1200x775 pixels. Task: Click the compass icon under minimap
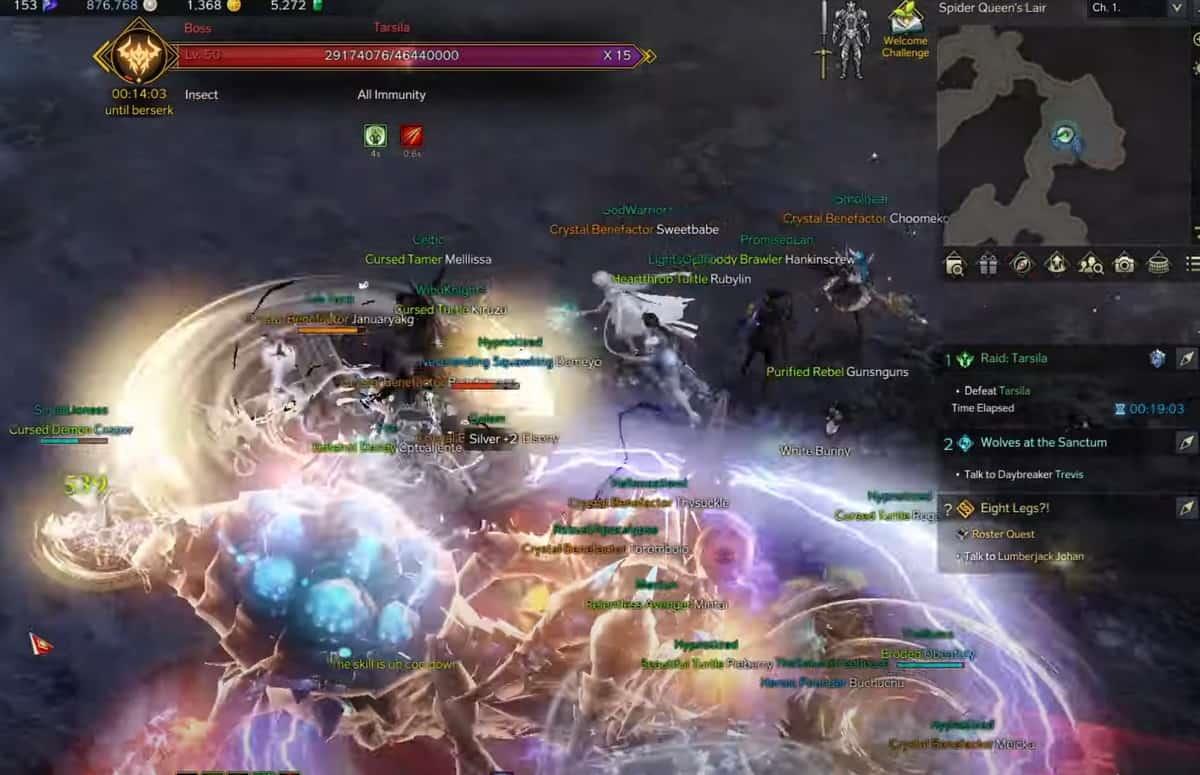1021,264
